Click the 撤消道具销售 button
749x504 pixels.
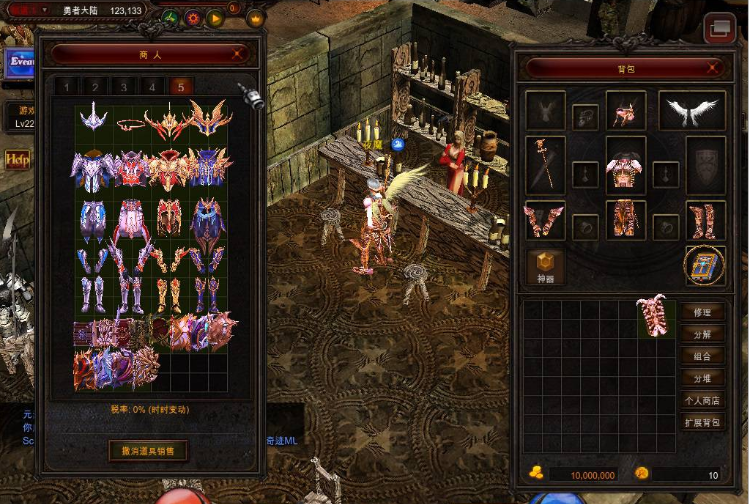point(147,451)
